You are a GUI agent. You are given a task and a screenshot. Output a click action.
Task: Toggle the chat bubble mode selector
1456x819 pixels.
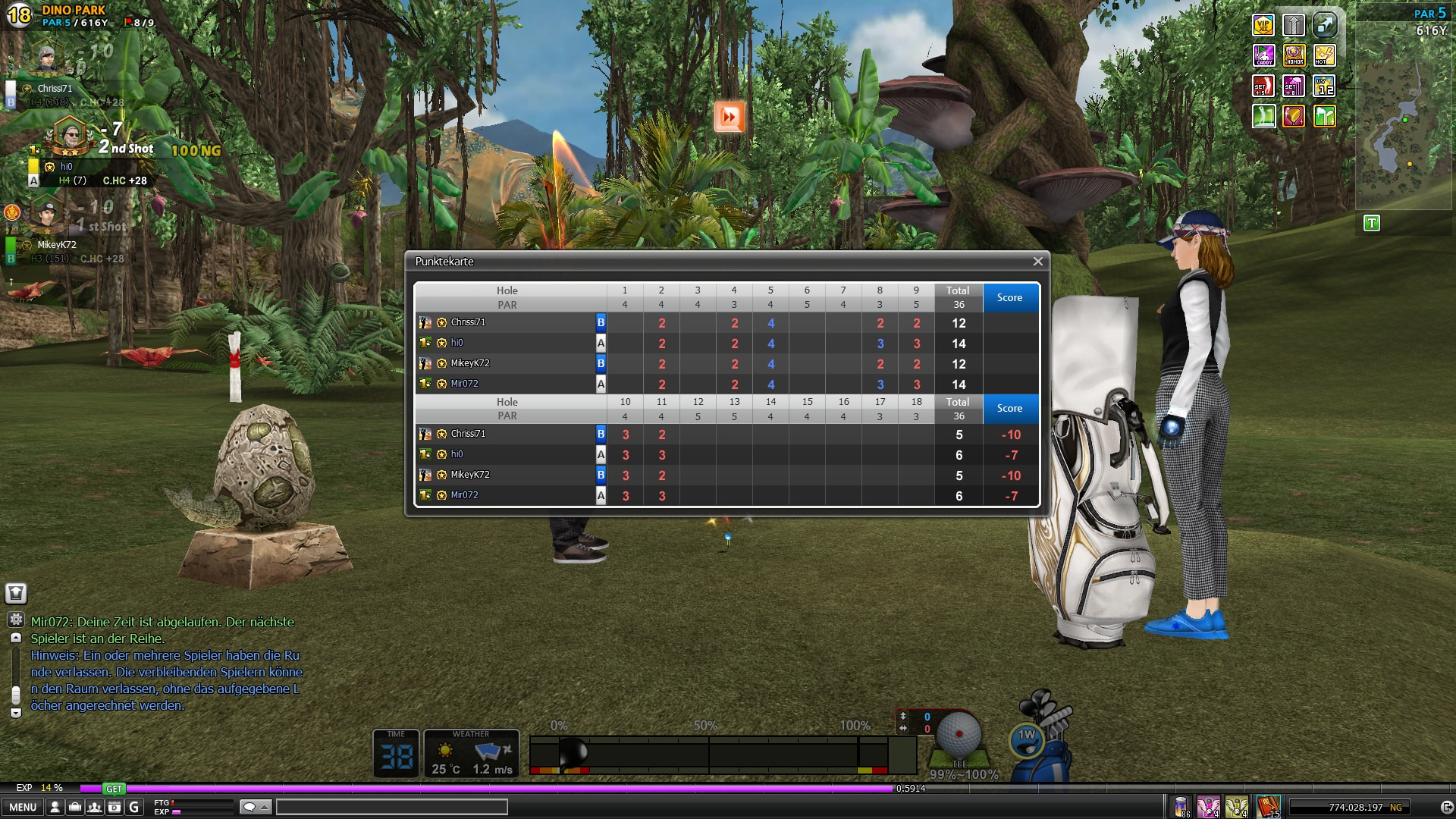[x=255, y=808]
